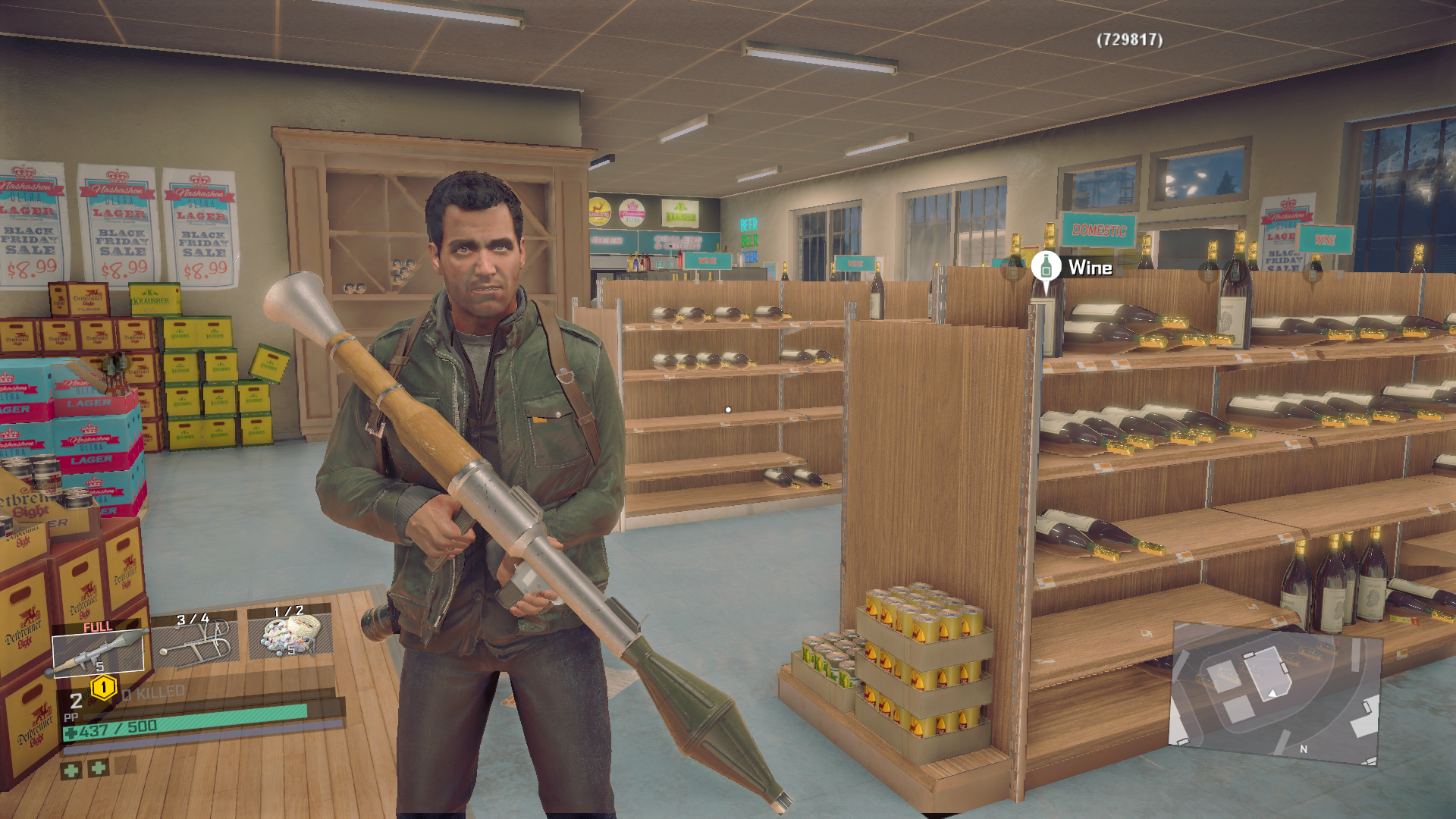Click the first green healing cross icon
The width and height of the screenshot is (1456, 819).
tap(72, 771)
